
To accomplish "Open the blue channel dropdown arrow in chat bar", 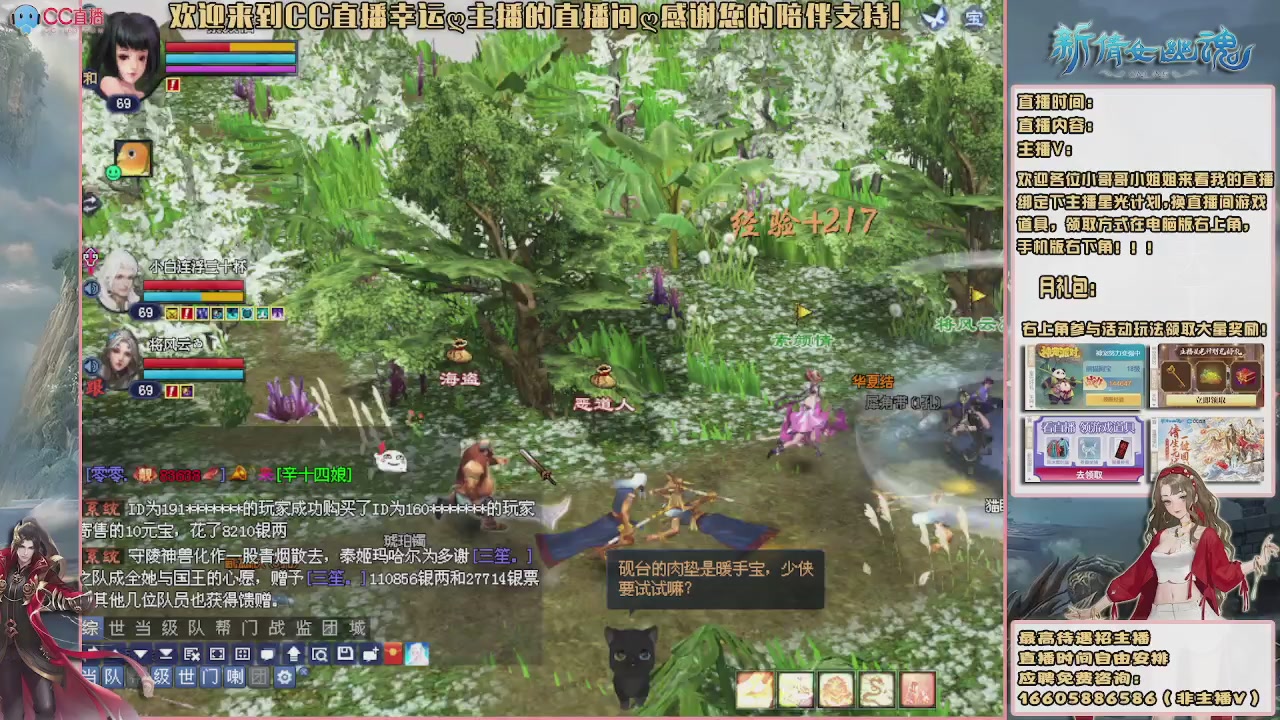I will (140, 654).
